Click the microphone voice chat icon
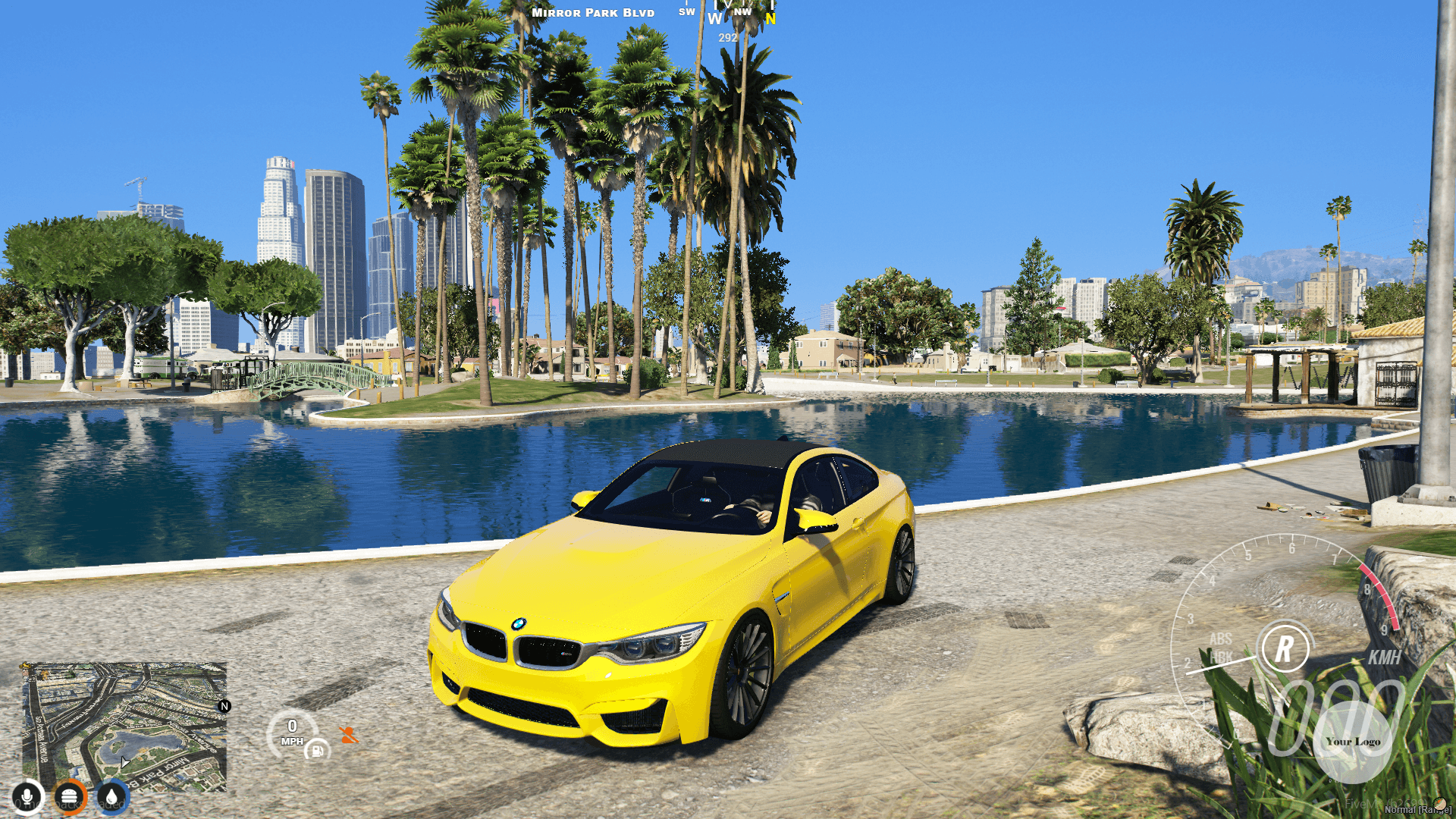Image resolution: width=1456 pixels, height=819 pixels. 27,796
